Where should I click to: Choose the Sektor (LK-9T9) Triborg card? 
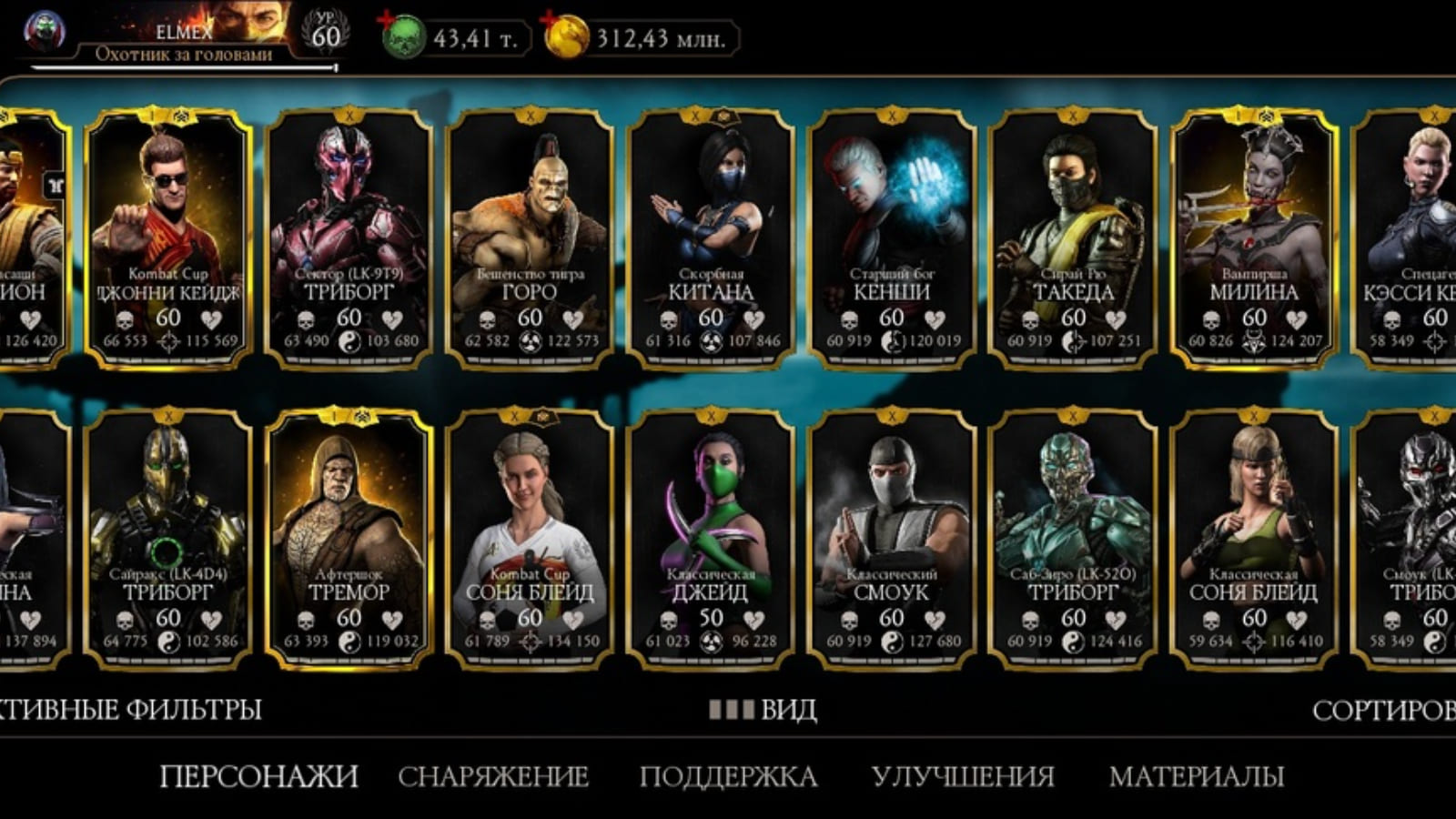pyautogui.click(x=349, y=237)
